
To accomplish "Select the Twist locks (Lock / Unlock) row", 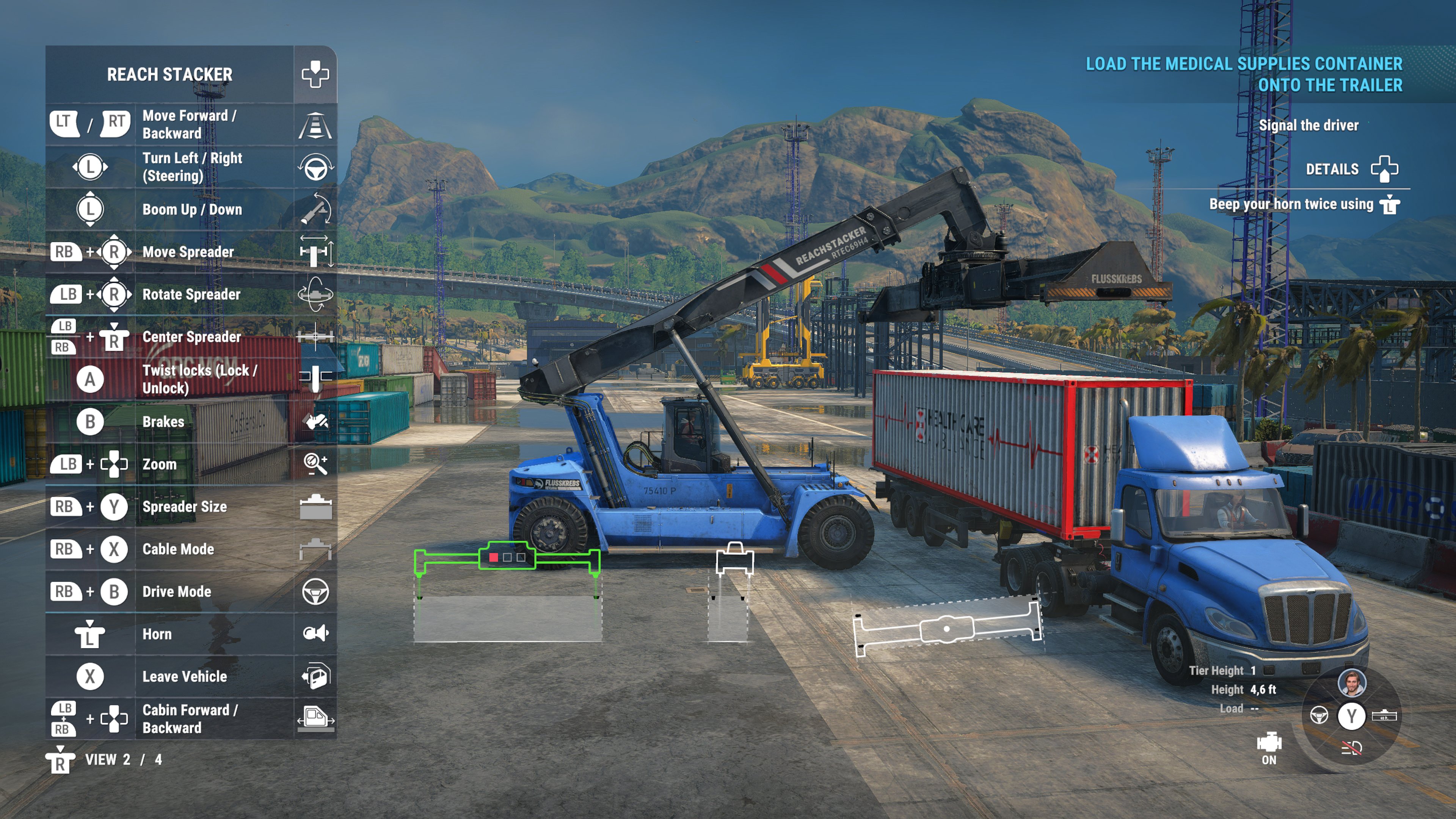I will coord(191,379).
